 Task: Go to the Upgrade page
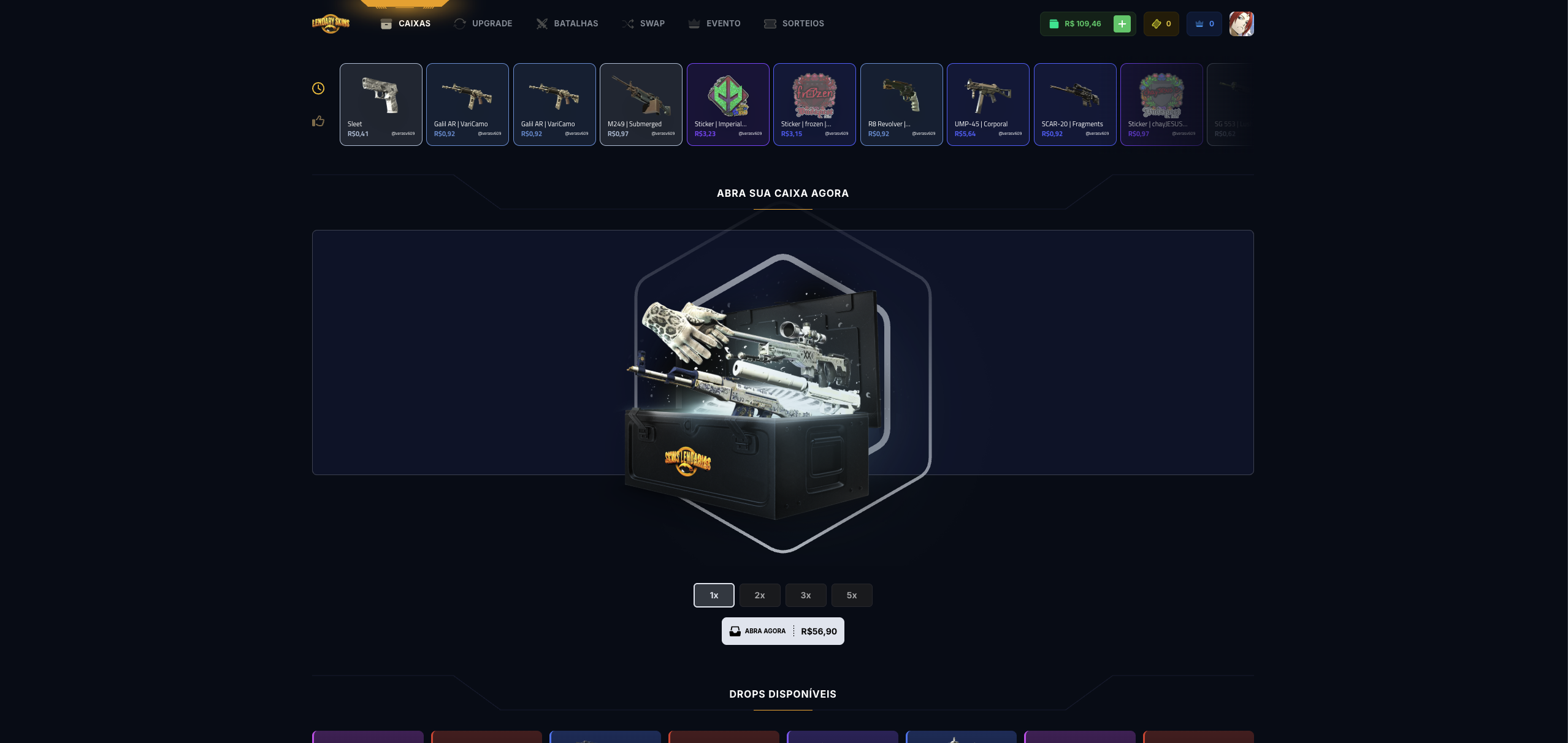483,23
